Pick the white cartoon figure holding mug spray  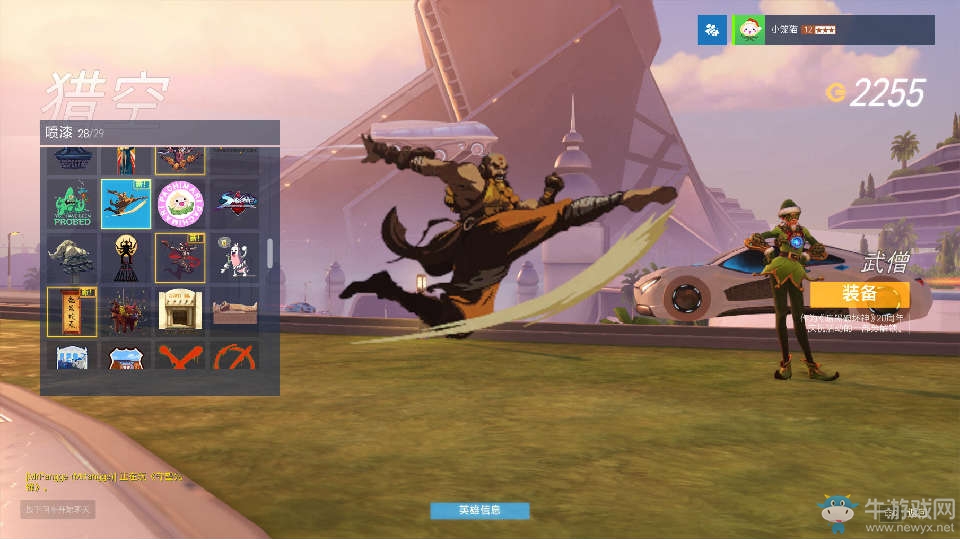coord(234,258)
